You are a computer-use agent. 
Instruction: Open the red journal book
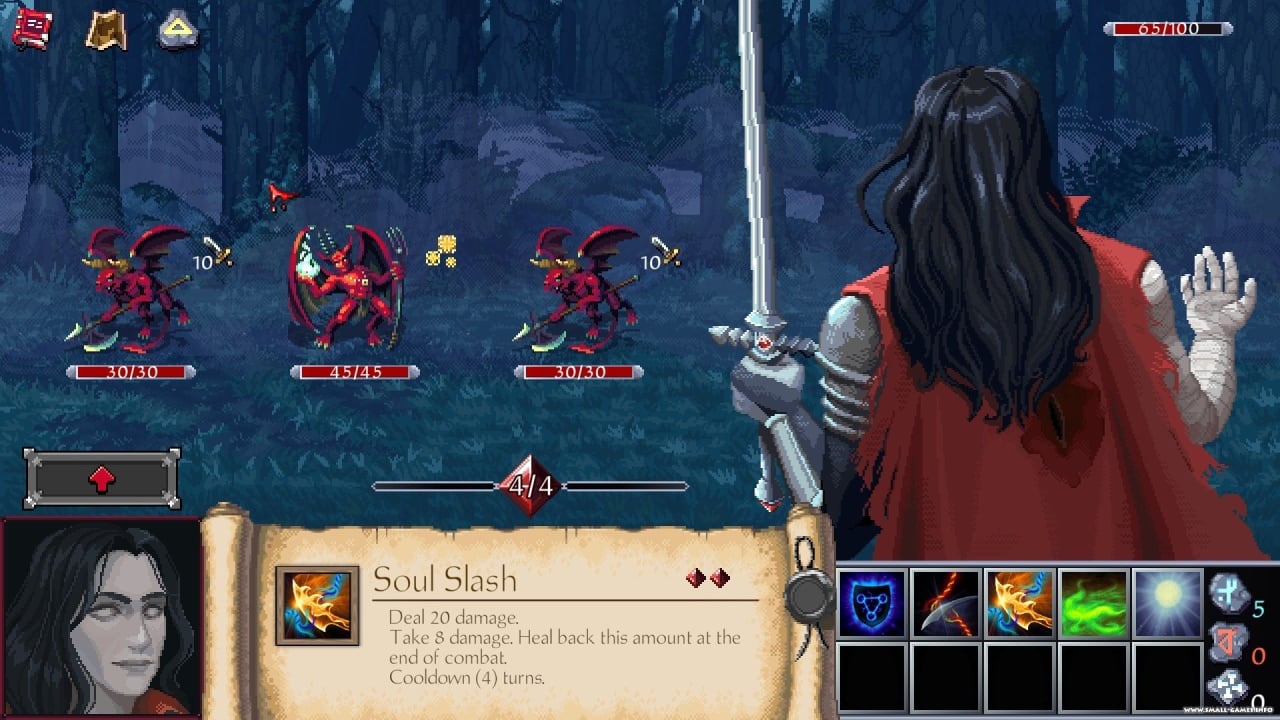(32, 28)
